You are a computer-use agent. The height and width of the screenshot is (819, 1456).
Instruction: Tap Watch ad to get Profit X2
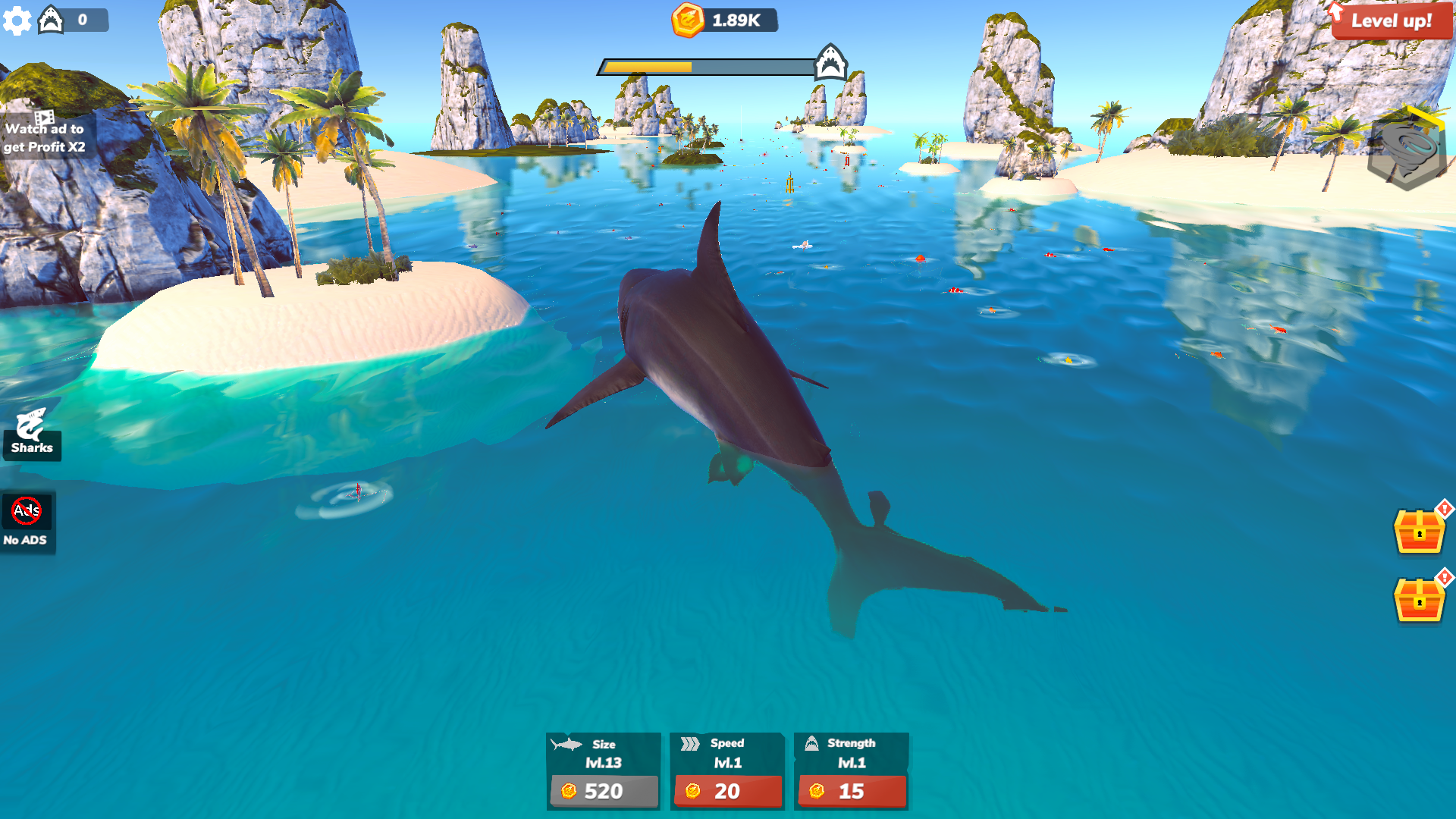[x=45, y=133]
